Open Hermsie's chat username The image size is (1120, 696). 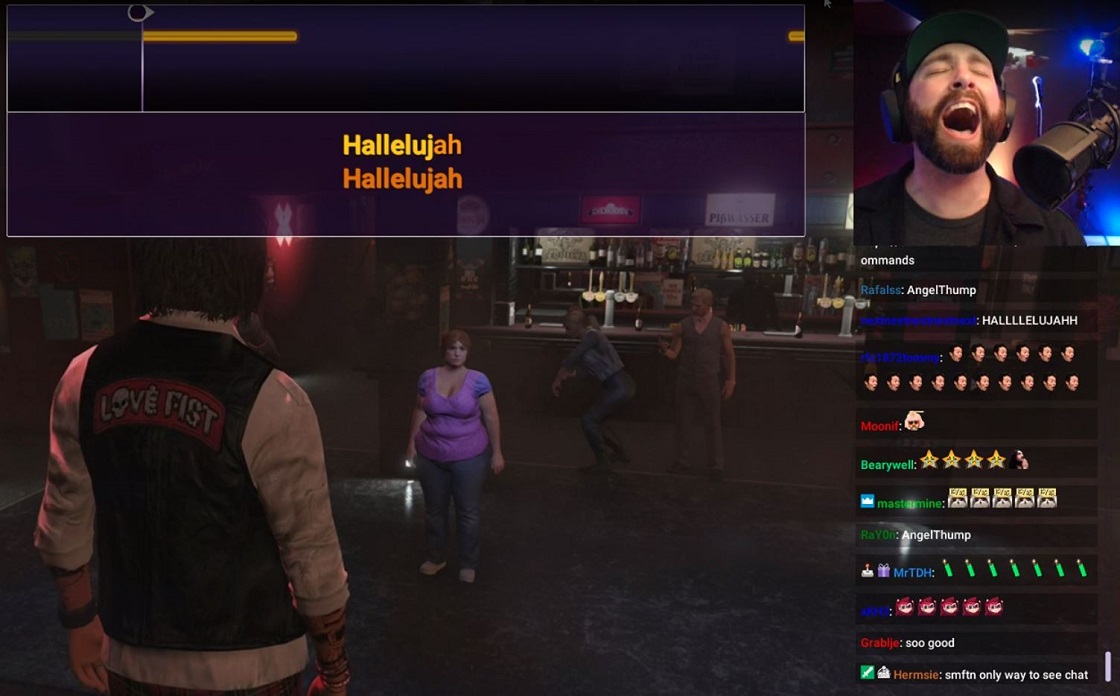(x=916, y=675)
